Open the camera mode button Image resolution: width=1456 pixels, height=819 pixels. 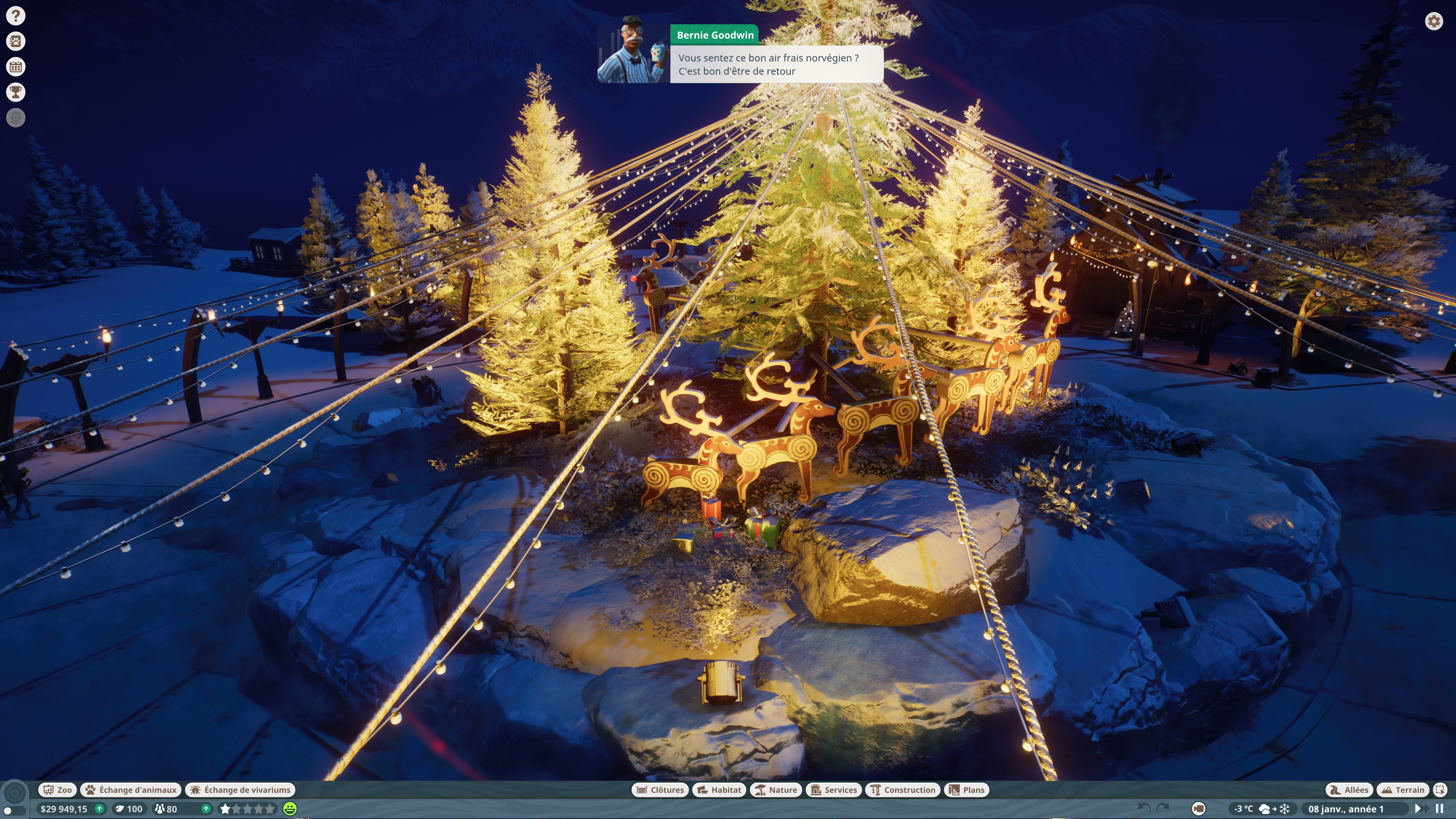click(x=1198, y=809)
